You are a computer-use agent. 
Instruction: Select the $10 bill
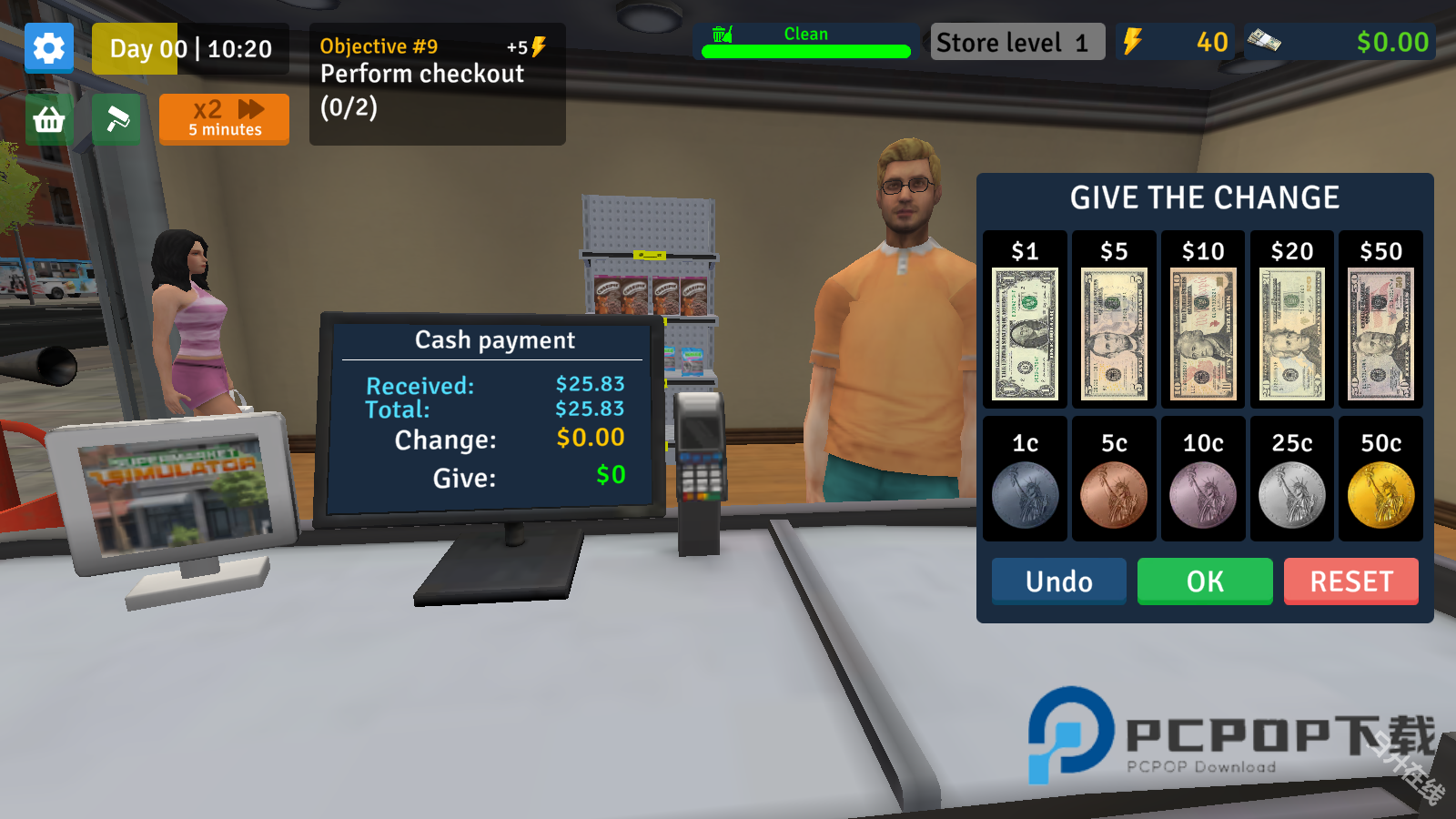click(1203, 333)
